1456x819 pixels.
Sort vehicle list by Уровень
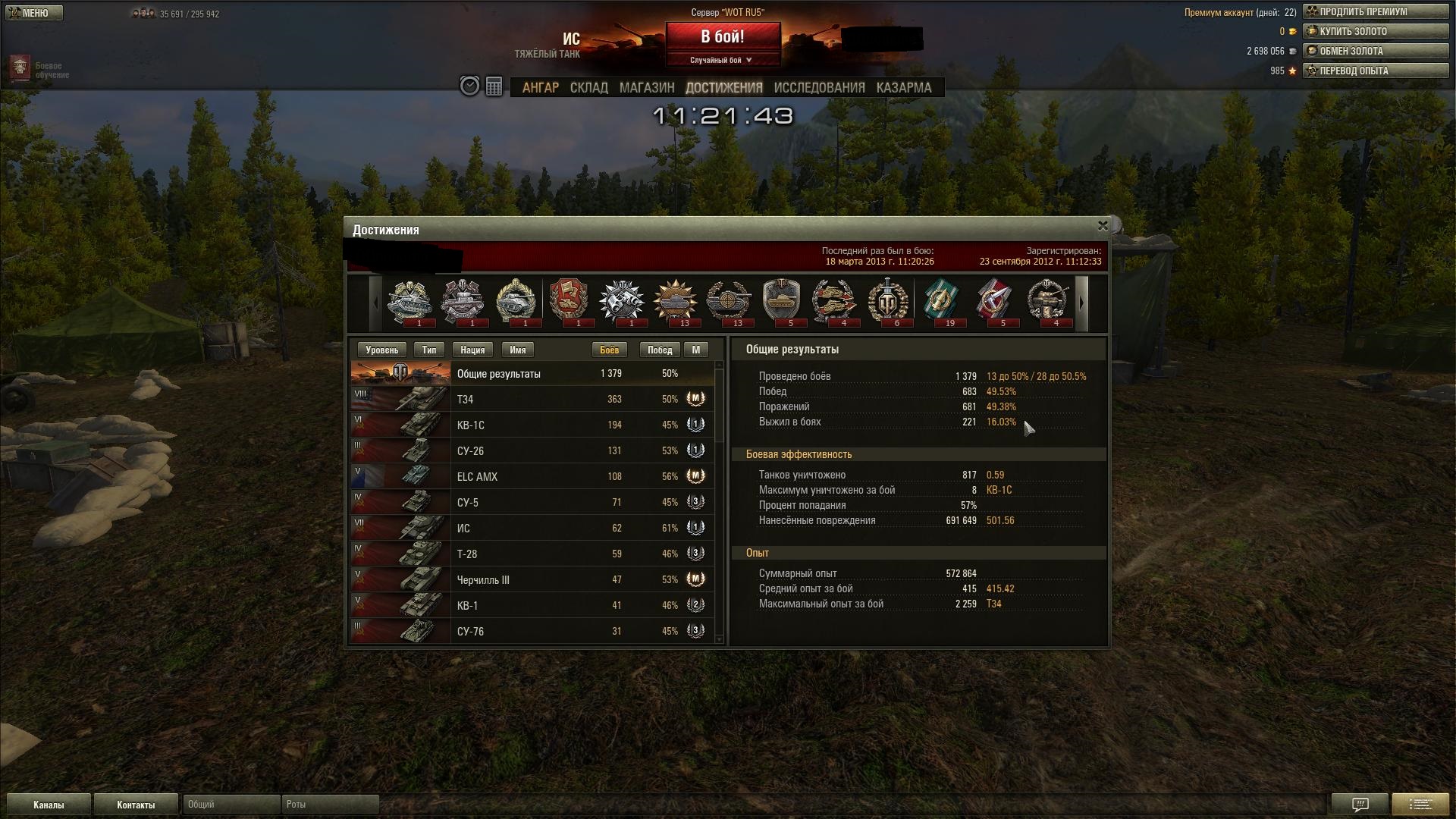pos(381,350)
